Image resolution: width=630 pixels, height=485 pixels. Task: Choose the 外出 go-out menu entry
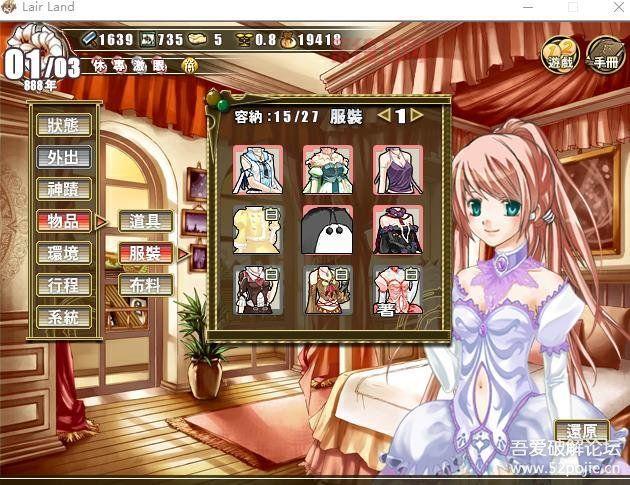[x=64, y=157]
